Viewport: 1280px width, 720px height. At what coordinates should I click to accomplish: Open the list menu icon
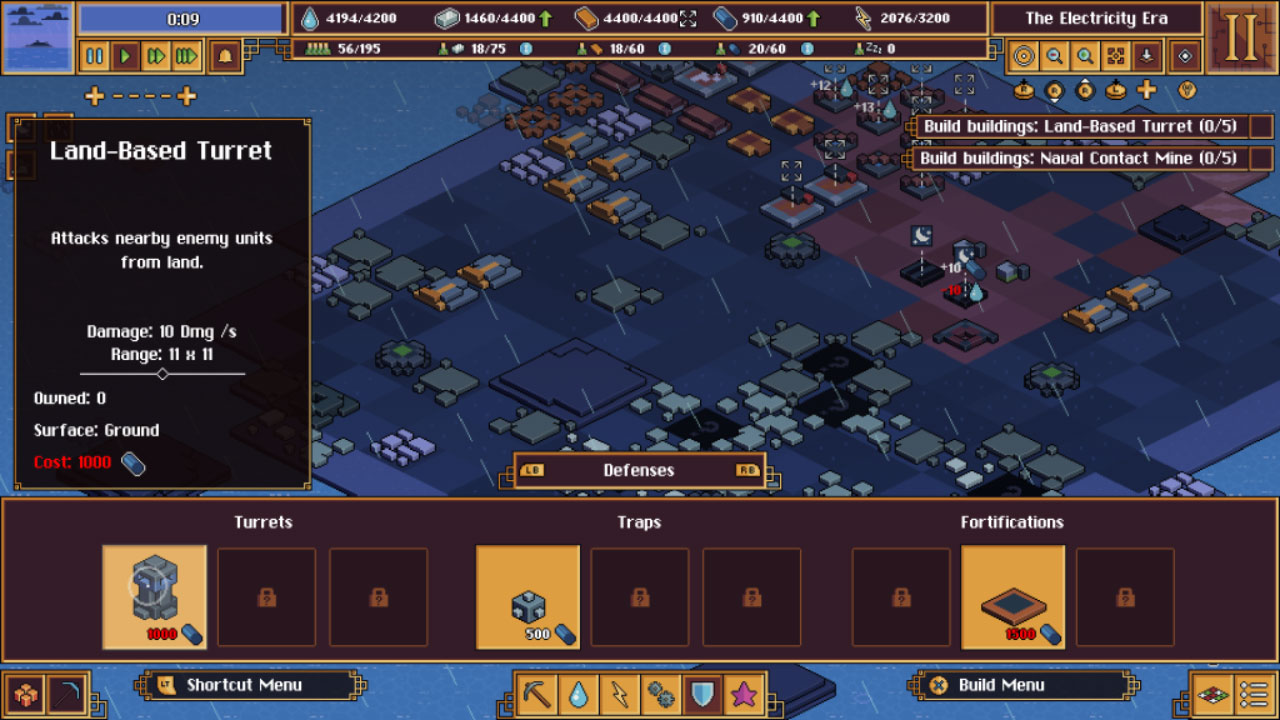1253,694
